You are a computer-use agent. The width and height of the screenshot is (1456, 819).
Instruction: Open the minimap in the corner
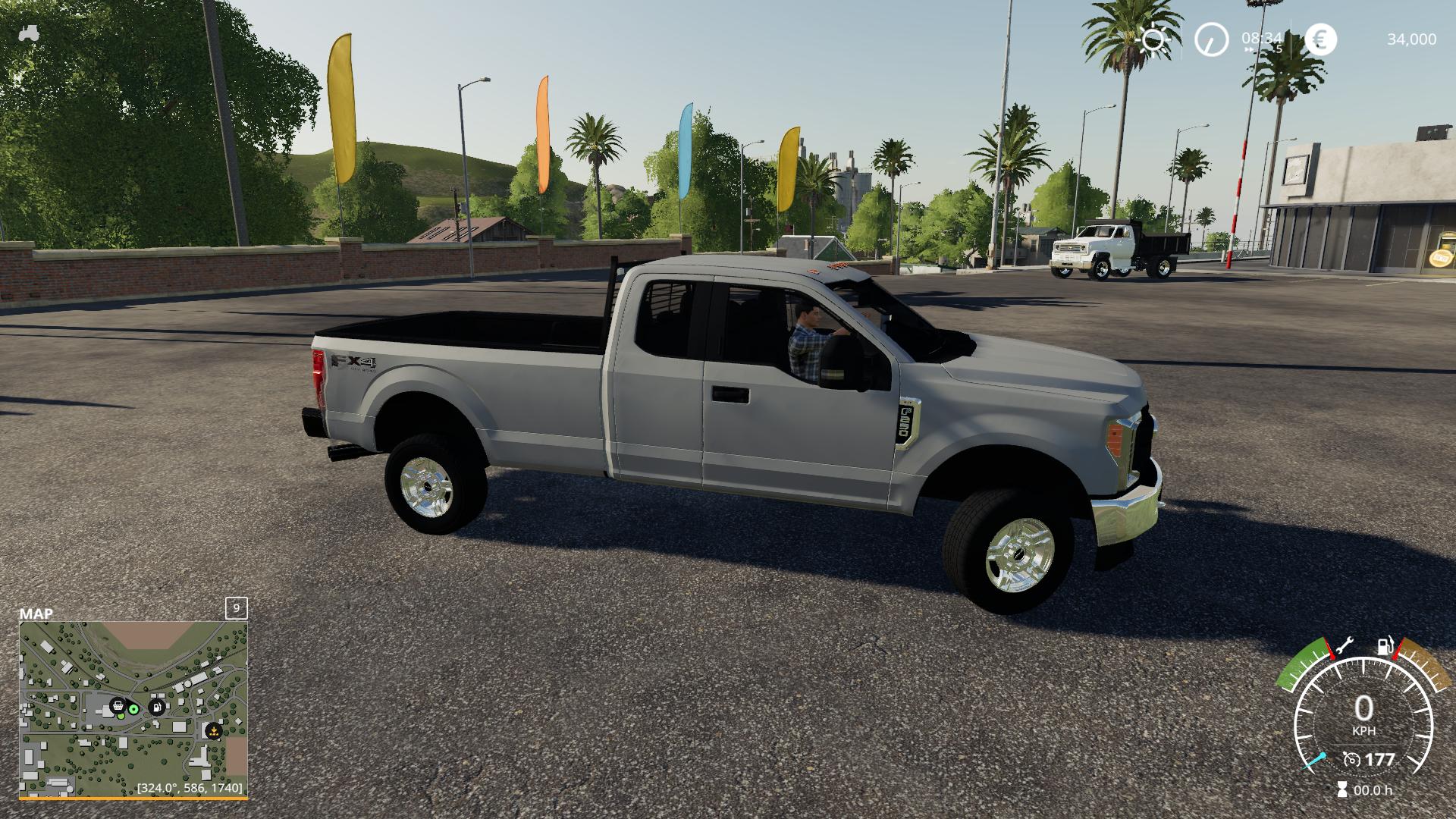pyautogui.click(x=133, y=709)
